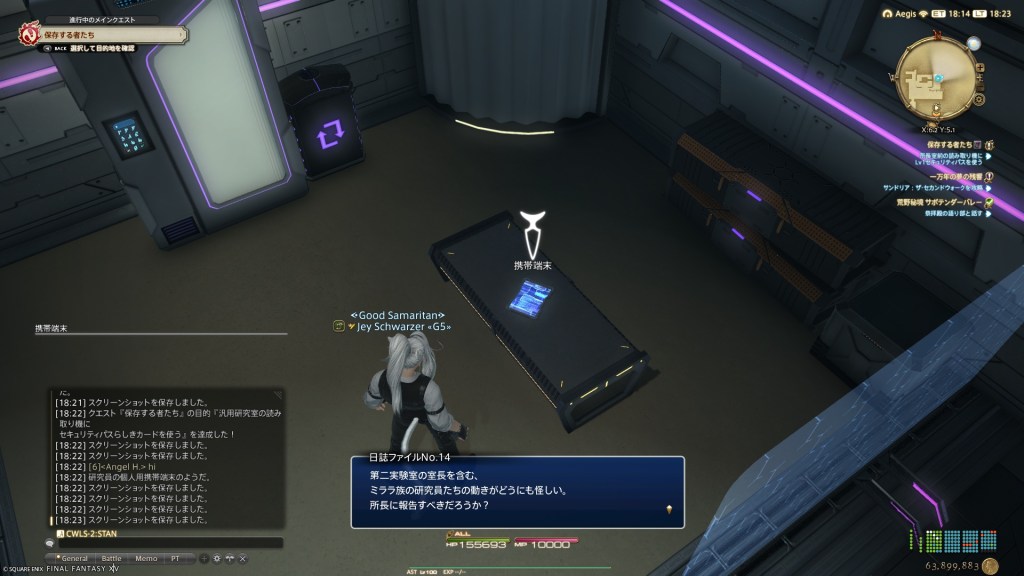Screen dimensions: 1024x576
Task: Switch to the PT chat tab
Action: coord(176,557)
